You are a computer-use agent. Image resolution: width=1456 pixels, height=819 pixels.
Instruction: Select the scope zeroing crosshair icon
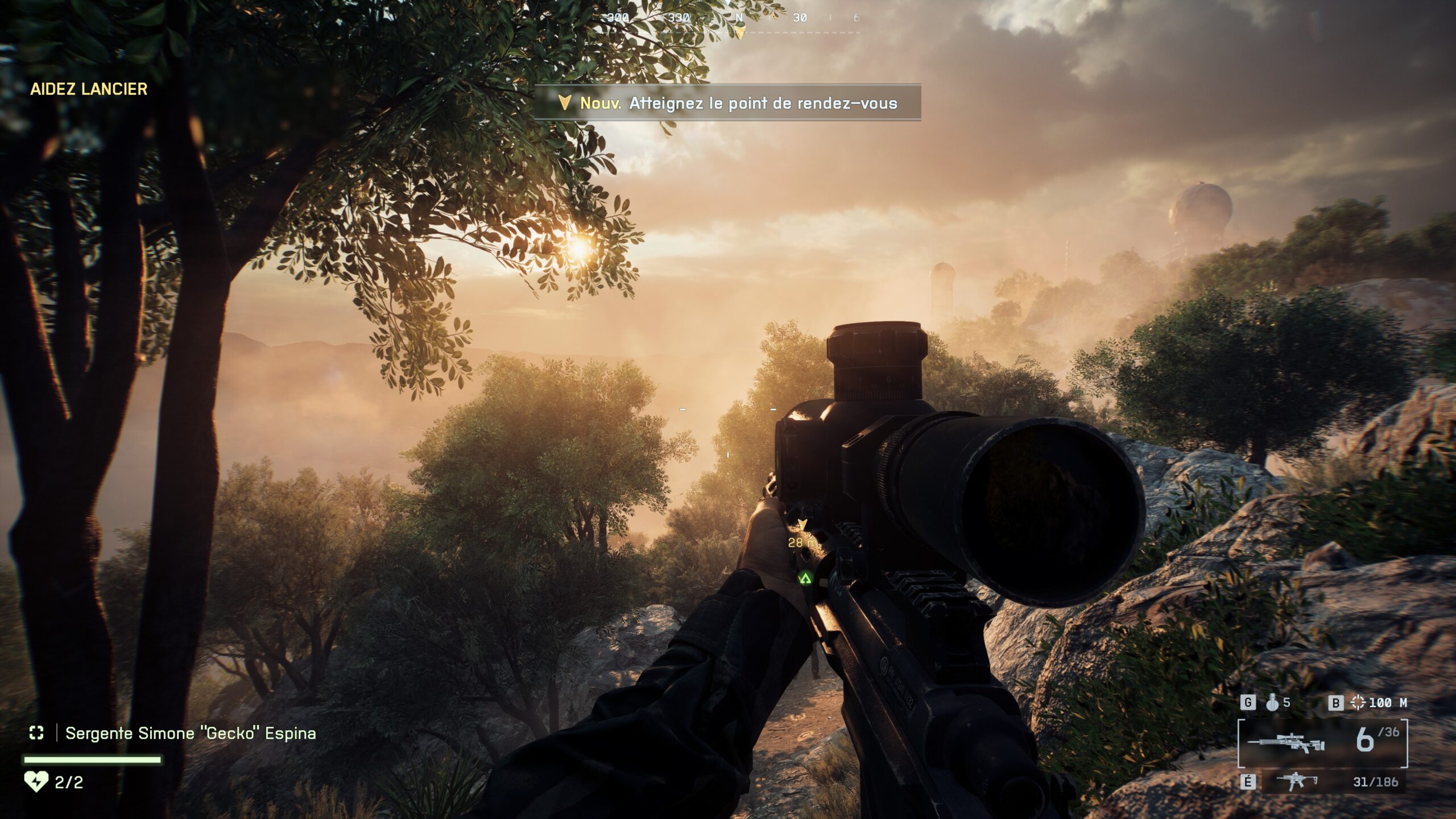tap(1358, 703)
